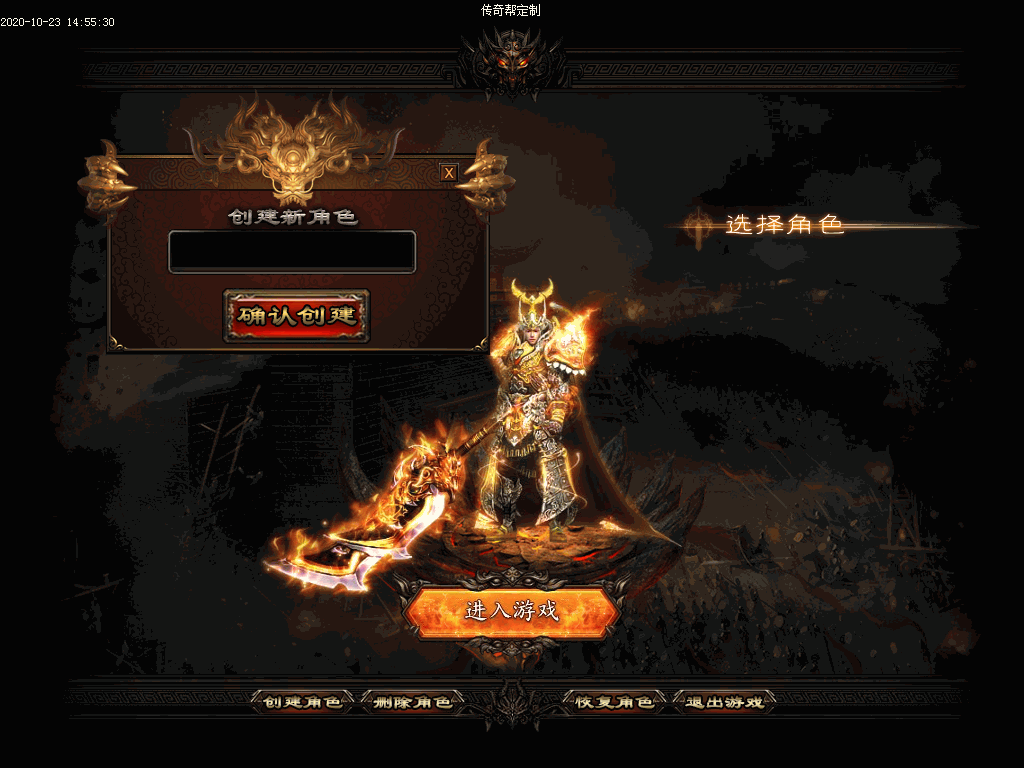The width and height of the screenshot is (1024, 768).
Task: Confirm creation with 确认创建 button
Action: point(296,316)
